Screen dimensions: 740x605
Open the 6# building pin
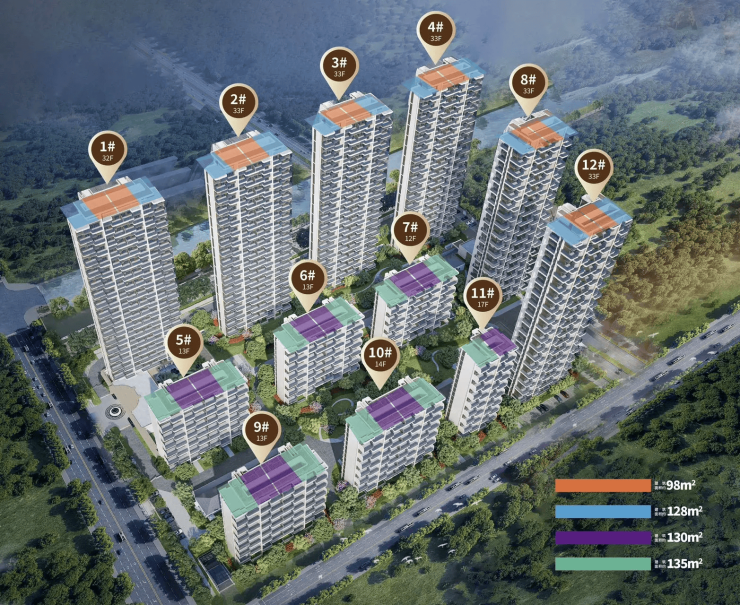click(x=308, y=281)
